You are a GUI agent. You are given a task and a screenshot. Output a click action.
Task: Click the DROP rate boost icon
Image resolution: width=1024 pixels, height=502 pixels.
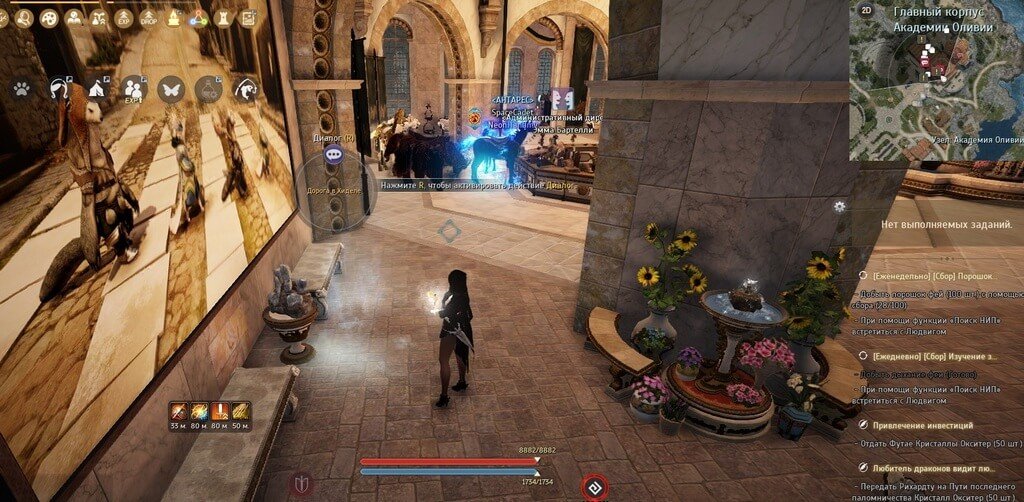click(148, 17)
